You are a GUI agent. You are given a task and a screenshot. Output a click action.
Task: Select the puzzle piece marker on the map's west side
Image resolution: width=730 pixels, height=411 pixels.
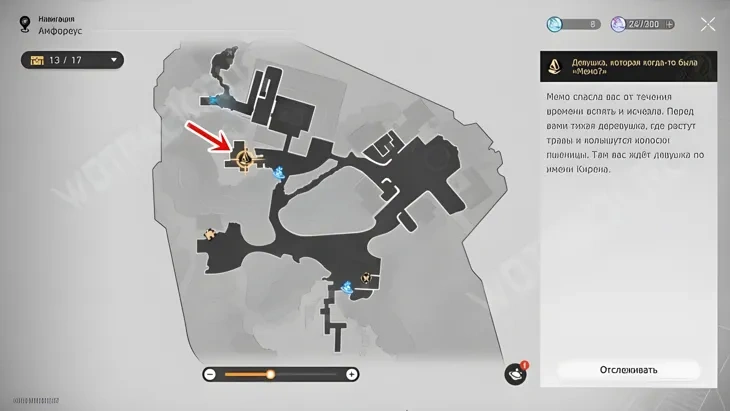click(210, 234)
